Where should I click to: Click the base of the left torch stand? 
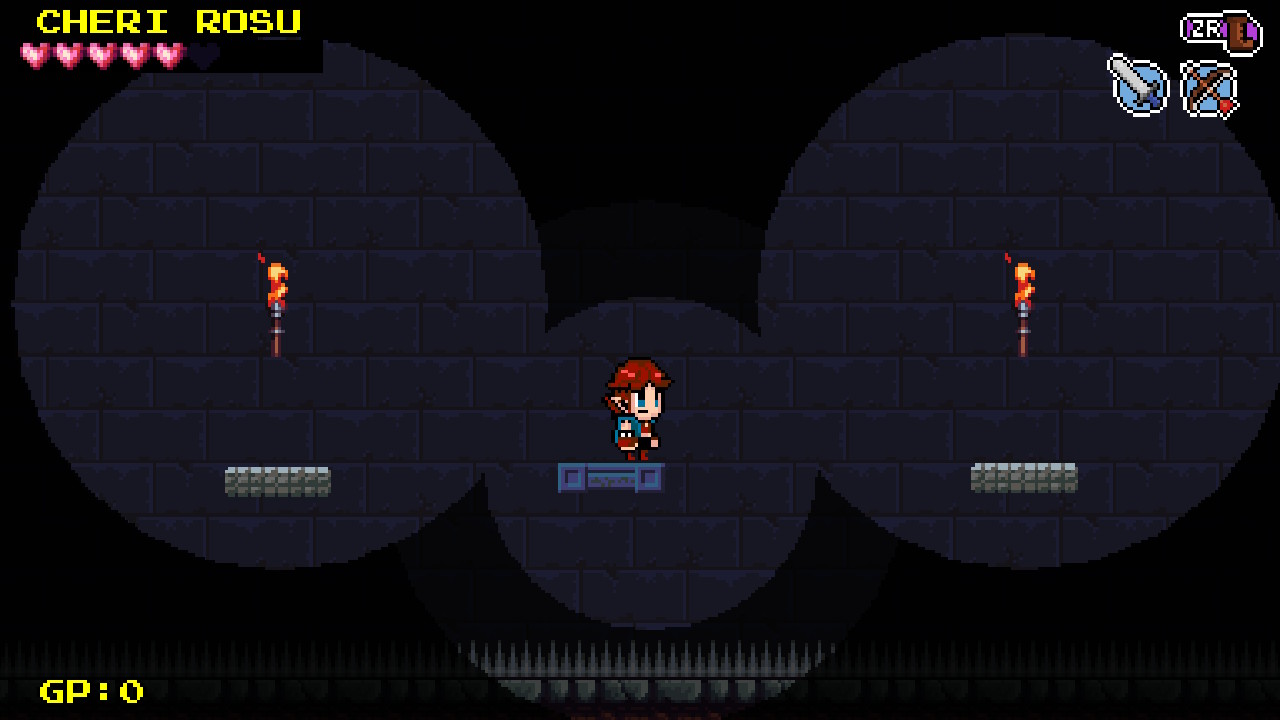(276, 345)
